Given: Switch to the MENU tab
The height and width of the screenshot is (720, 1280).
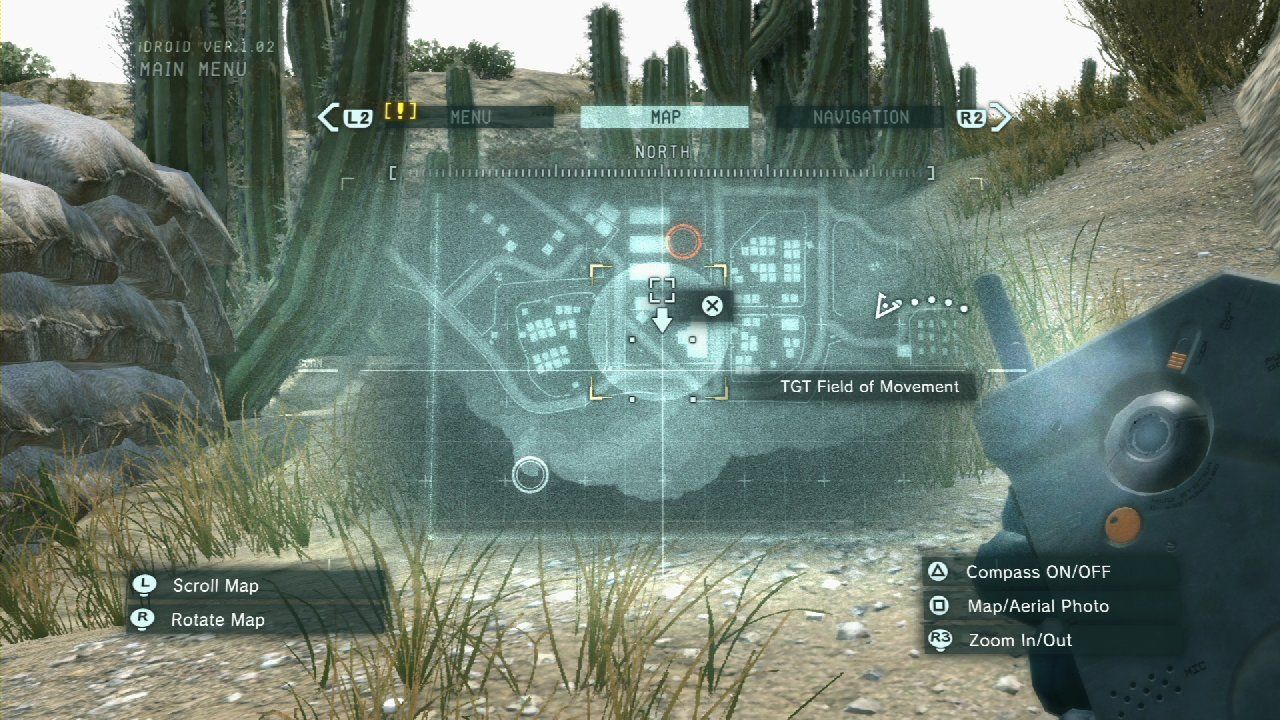Looking at the screenshot, I should pos(470,117).
